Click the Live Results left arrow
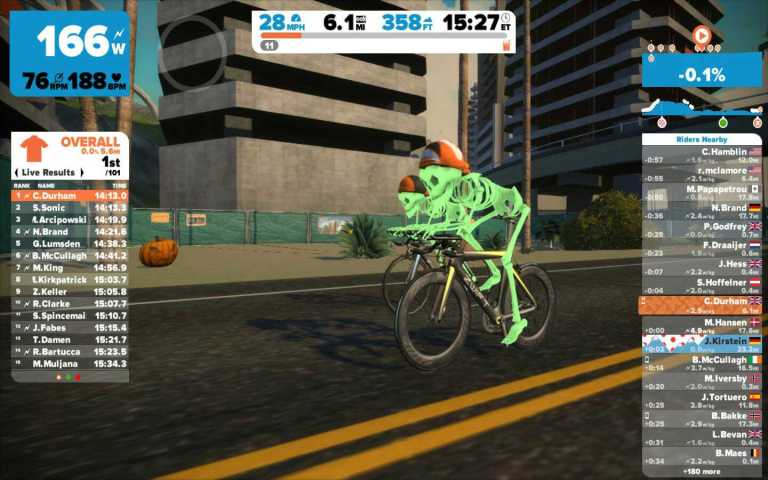Image resolution: width=768 pixels, height=480 pixels. pos(20,173)
